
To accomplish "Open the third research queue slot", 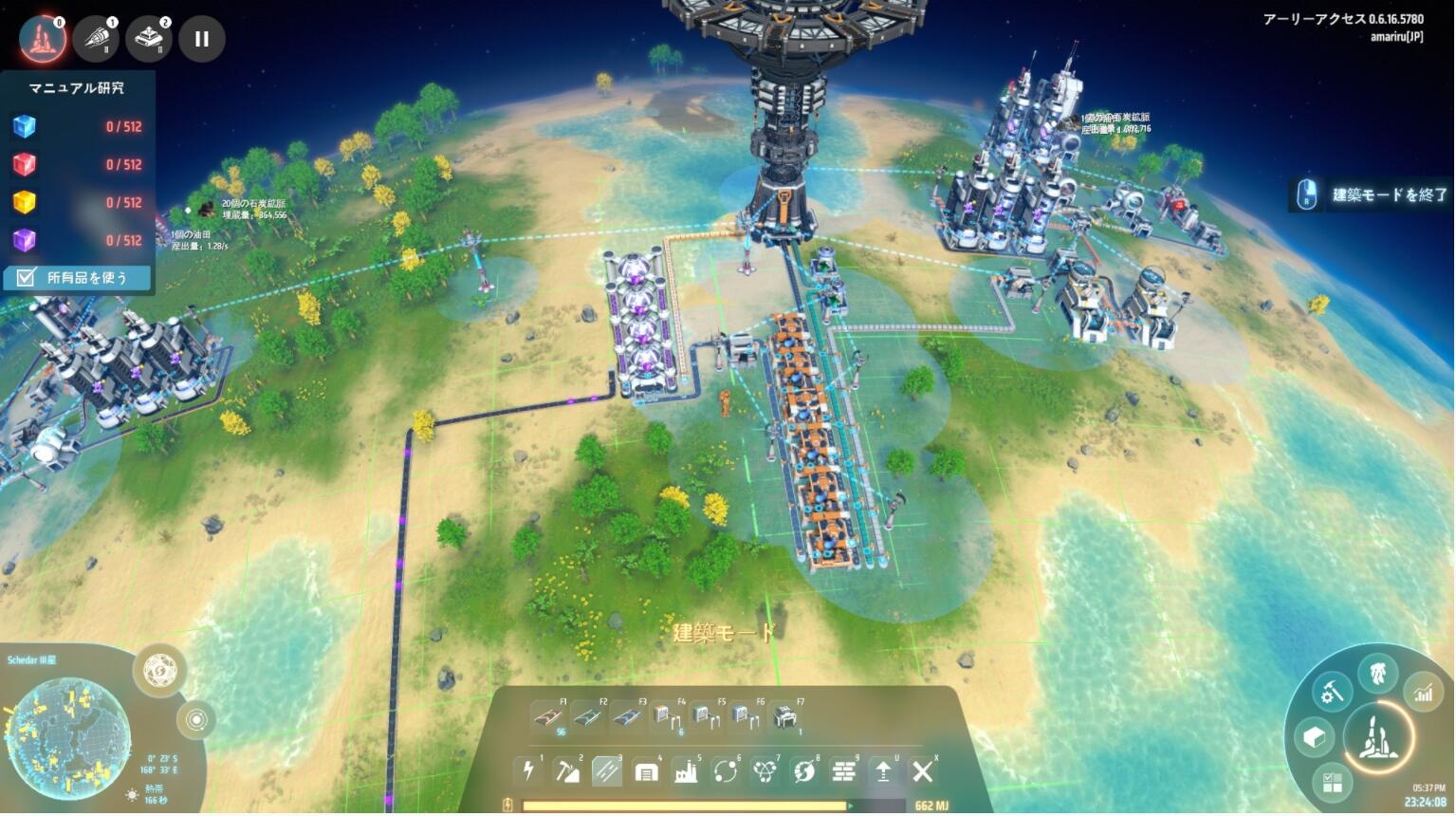I will pyautogui.click(x=149, y=39).
